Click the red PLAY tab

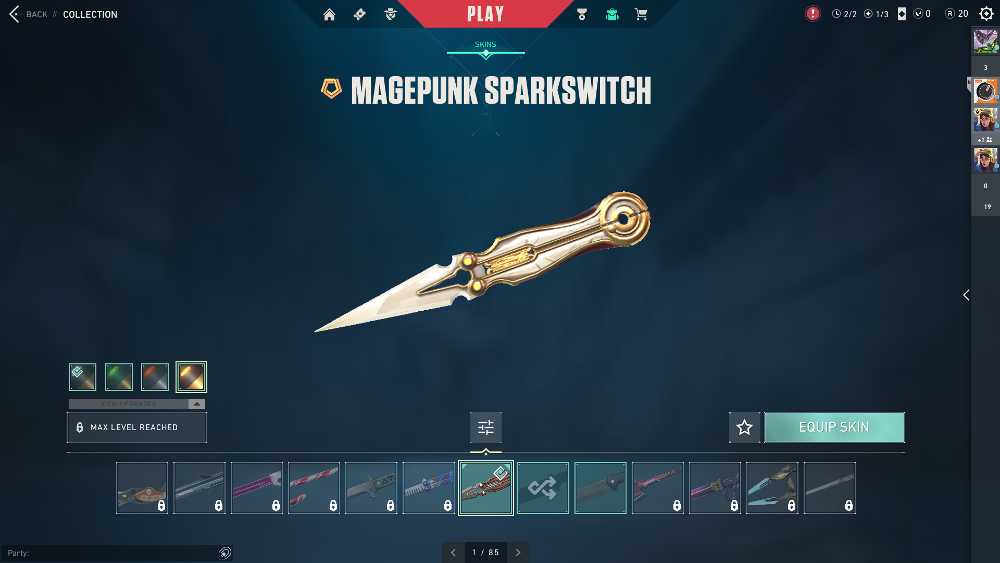point(486,14)
